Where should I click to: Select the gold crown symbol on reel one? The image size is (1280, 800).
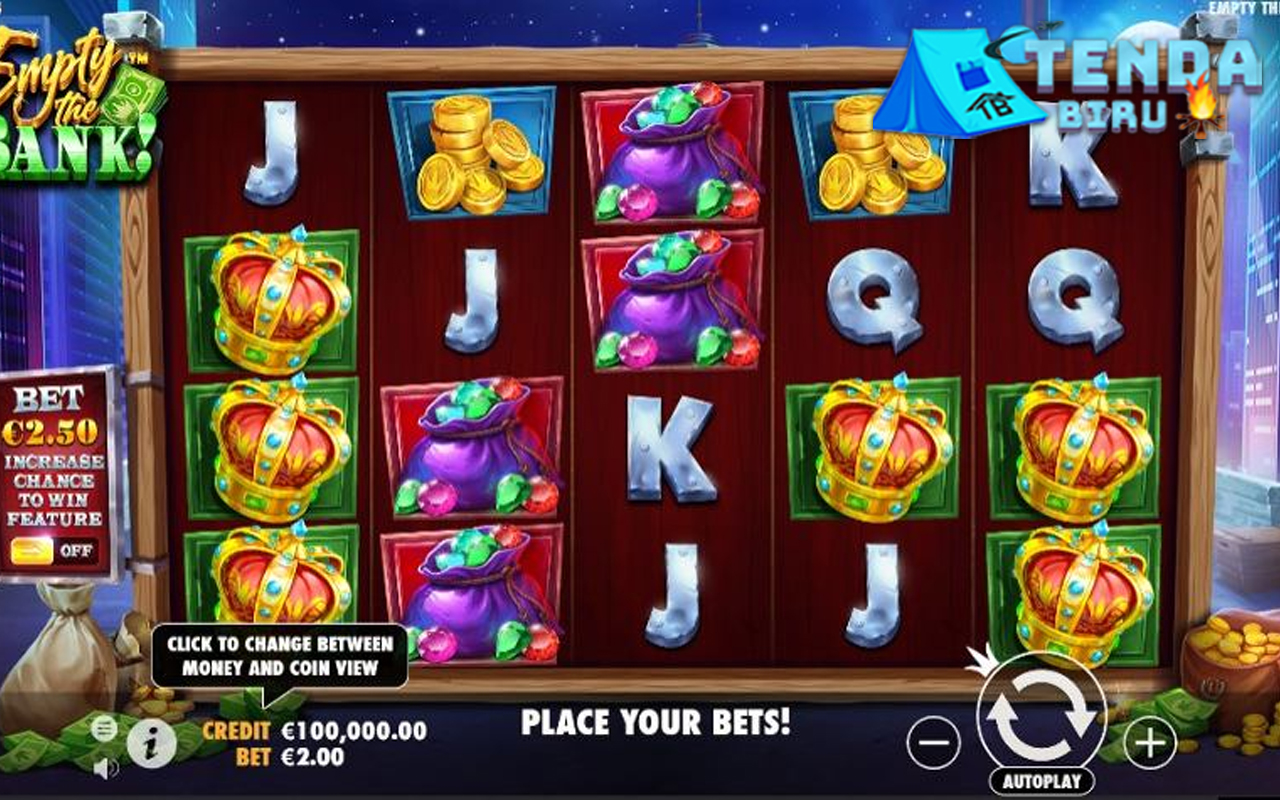point(272,310)
